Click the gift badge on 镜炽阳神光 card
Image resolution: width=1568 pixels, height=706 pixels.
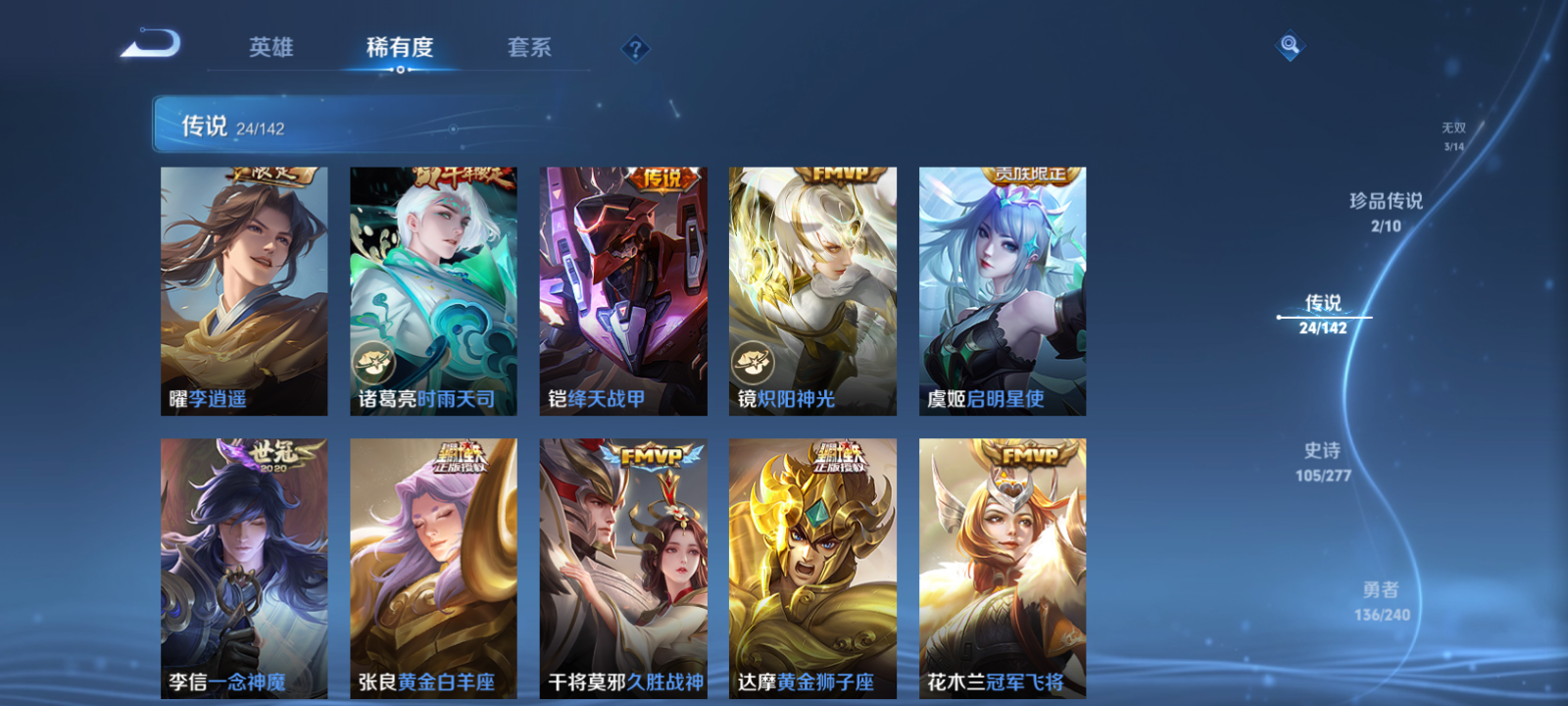coord(751,360)
